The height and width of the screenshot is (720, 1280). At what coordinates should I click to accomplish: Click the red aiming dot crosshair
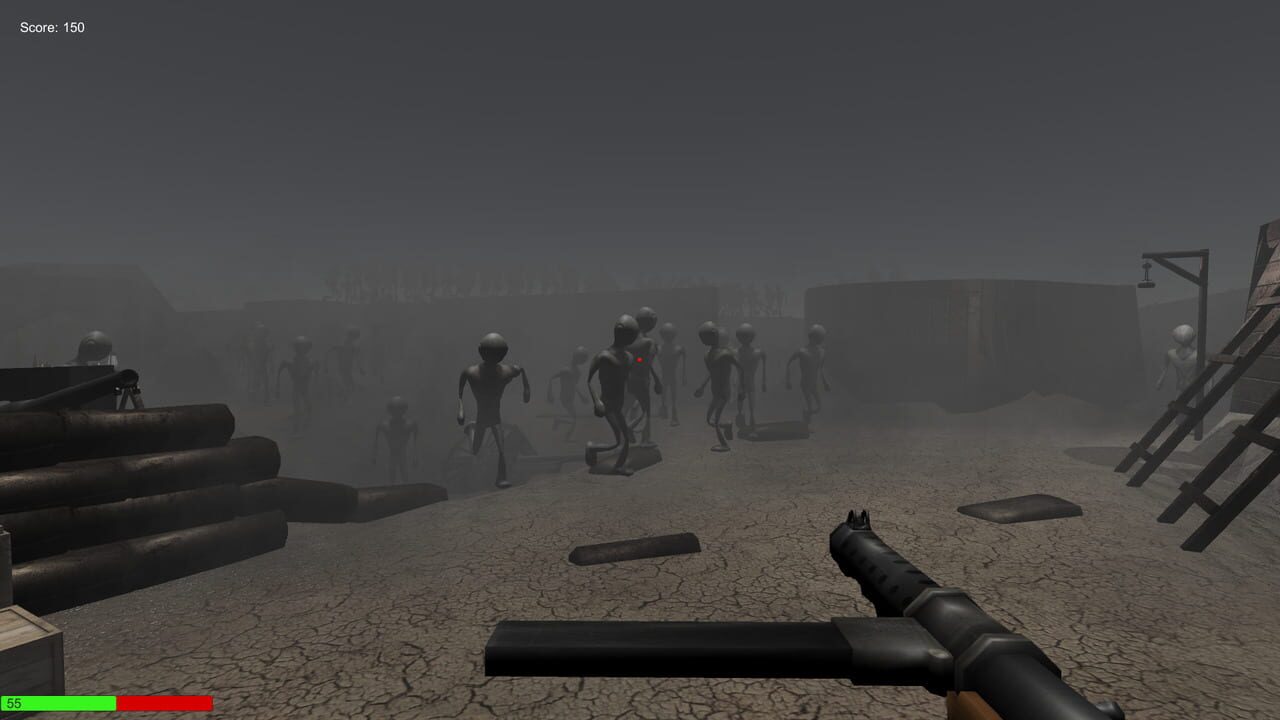coord(639,359)
